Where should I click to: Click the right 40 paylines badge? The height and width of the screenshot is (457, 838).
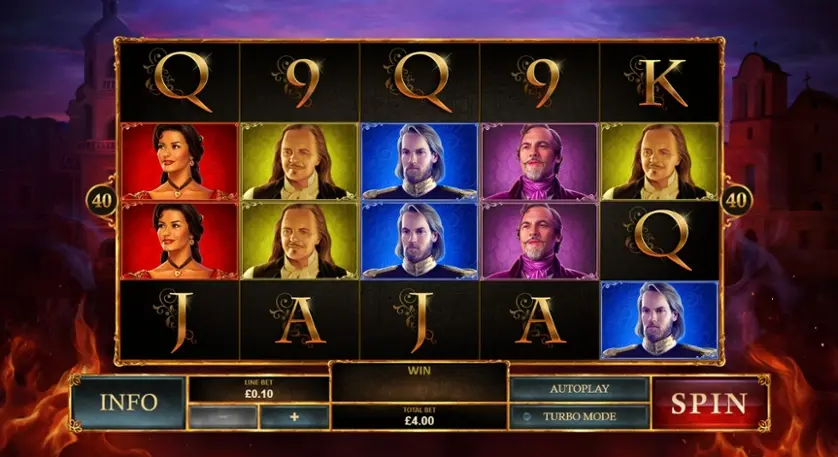(x=736, y=200)
